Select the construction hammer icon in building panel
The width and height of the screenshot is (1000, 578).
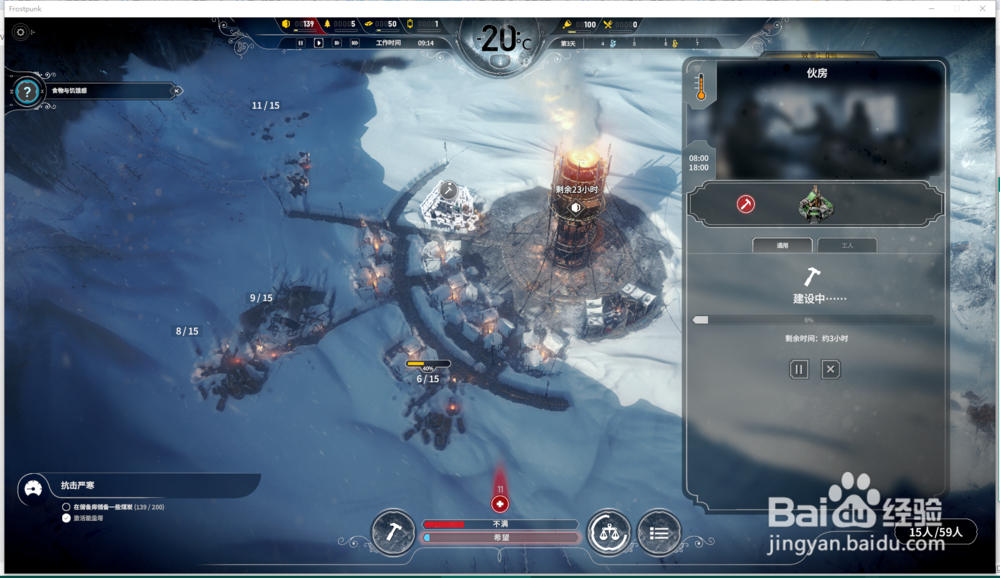tap(746, 204)
